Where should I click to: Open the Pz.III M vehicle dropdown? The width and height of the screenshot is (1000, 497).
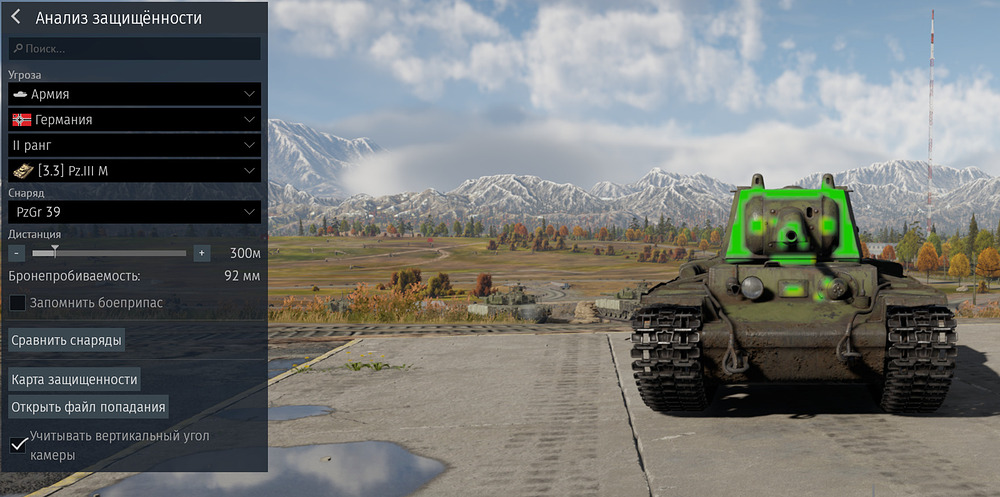pyautogui.click(x=134, y=171)
